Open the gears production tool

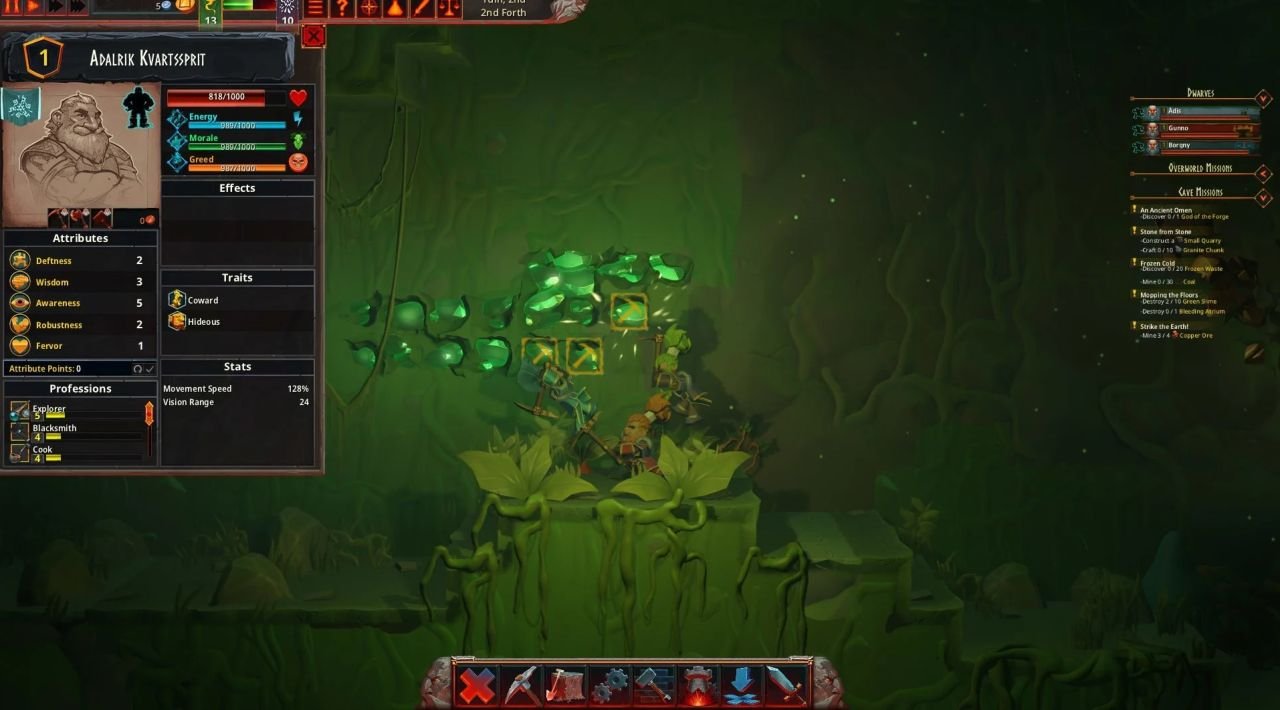click(x=609, y=686)
